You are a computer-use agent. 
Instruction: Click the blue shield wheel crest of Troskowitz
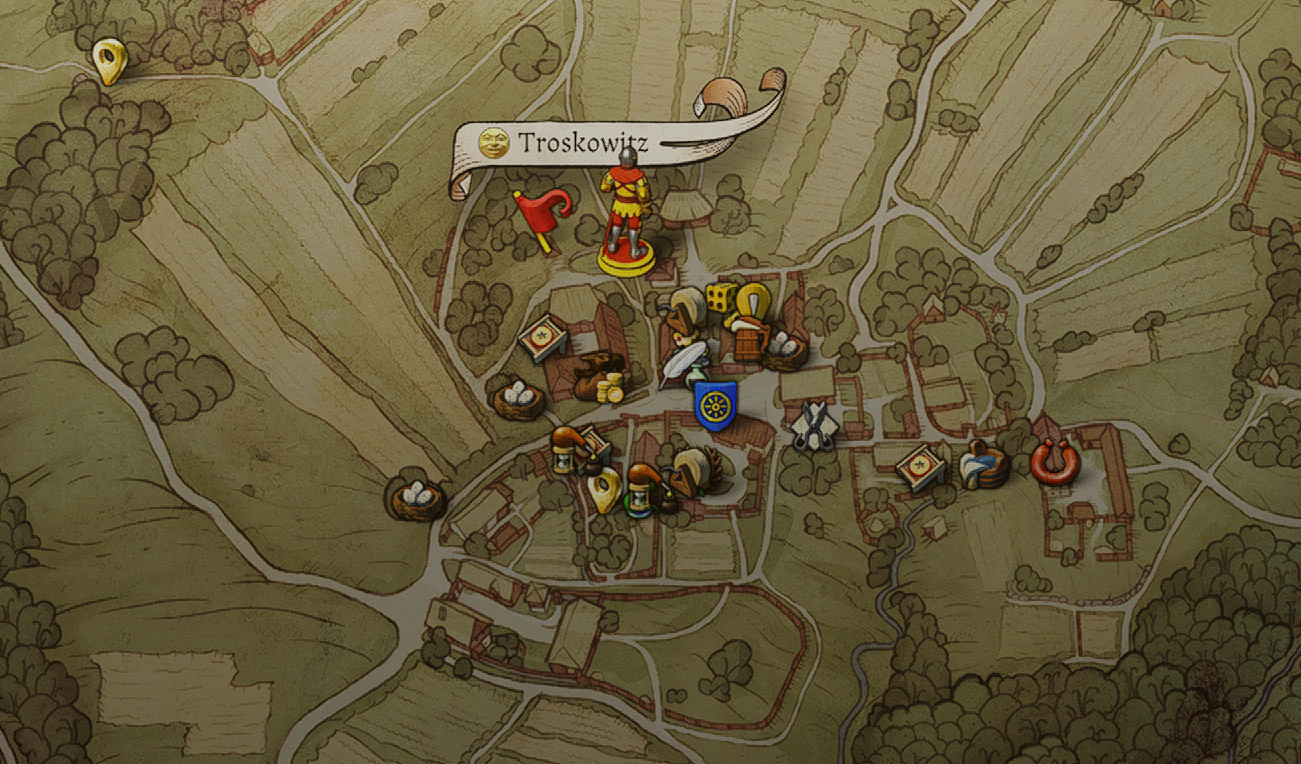715,407
